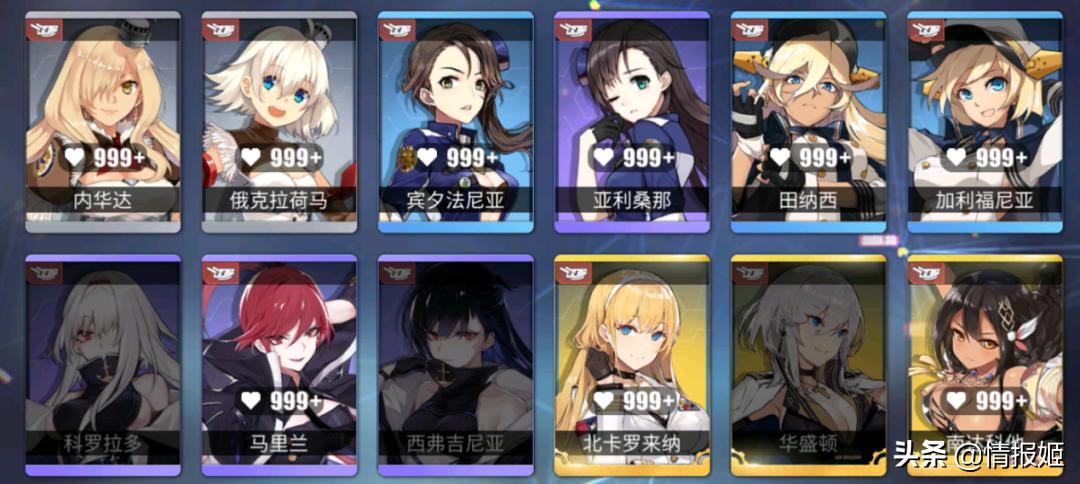
Task: Choose the 加利福尼亚 card
Action: coord(984,118)
